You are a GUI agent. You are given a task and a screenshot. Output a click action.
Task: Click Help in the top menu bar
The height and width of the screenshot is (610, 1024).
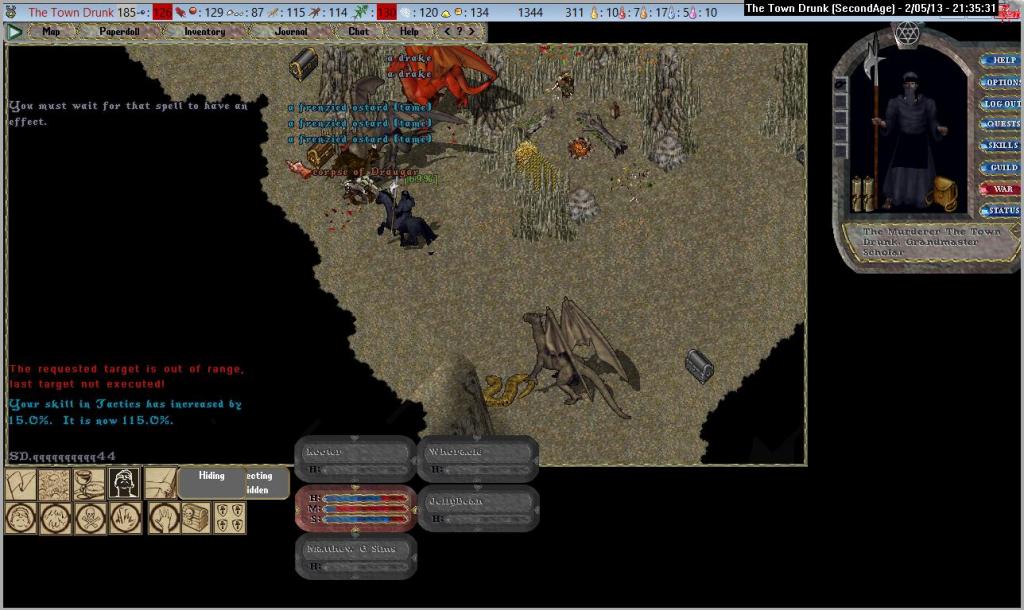coord(409,31)
